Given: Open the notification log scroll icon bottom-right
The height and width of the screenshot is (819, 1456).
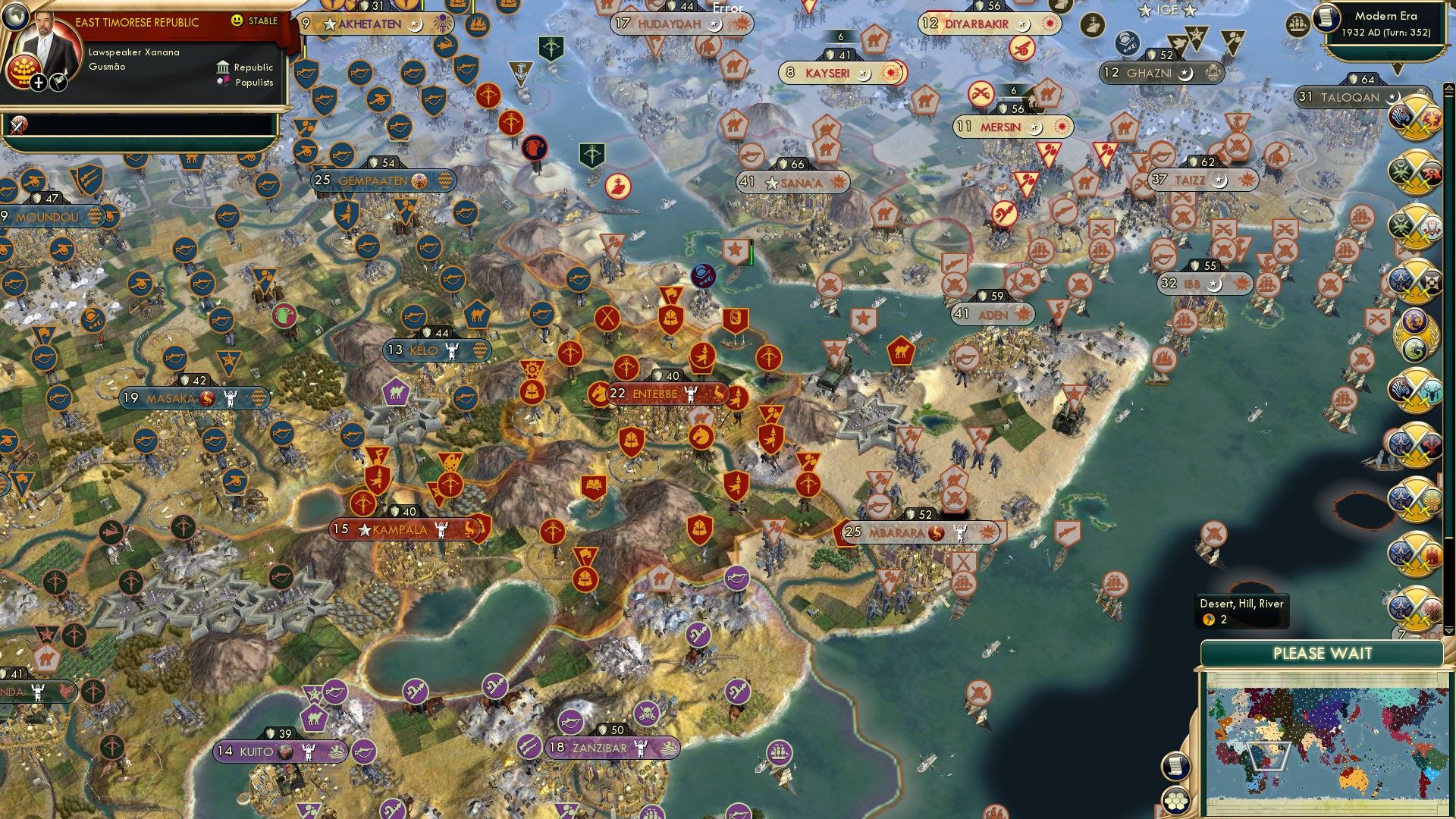Looking at the screenshot, I should (x=1175, y=766).
